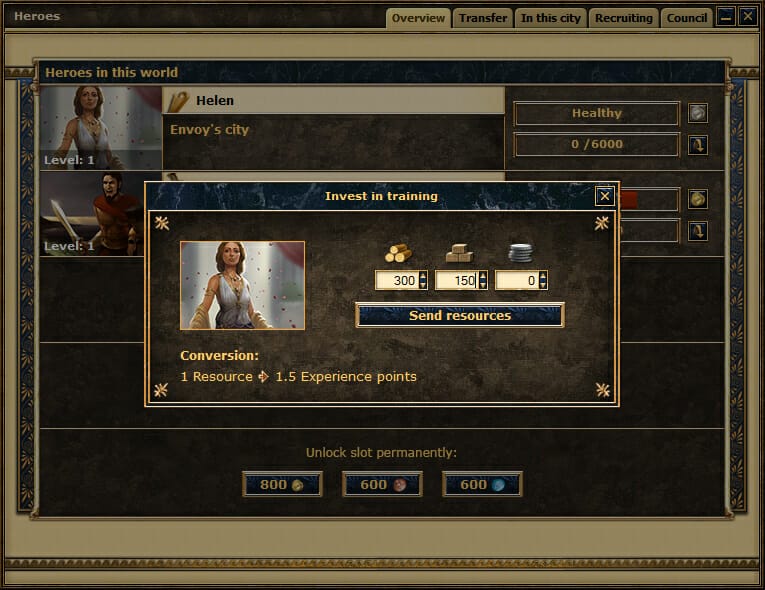Switch to the Overview tab

point(418,18)
